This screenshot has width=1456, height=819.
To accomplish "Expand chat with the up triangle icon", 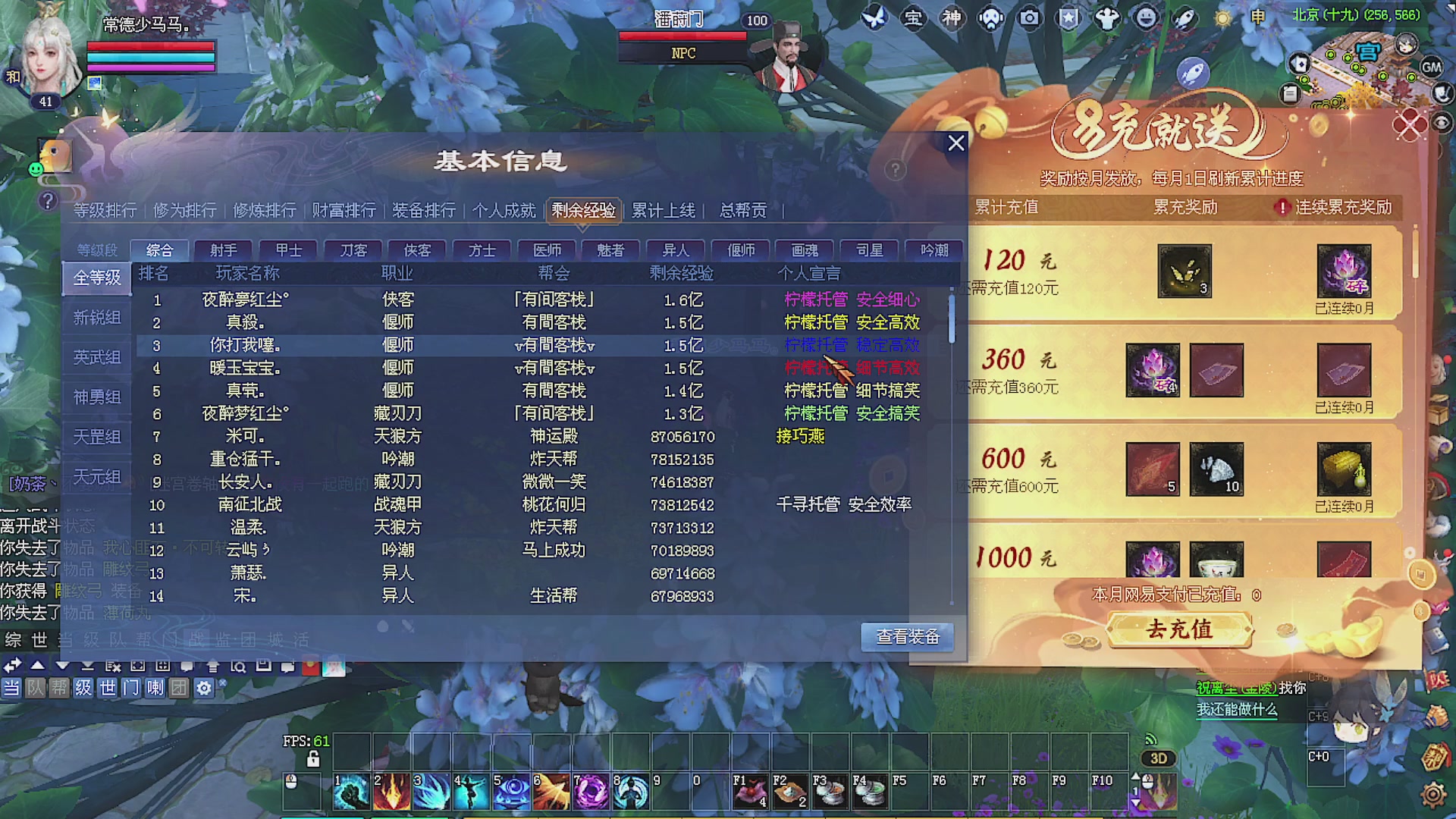I will pos(38,666).
